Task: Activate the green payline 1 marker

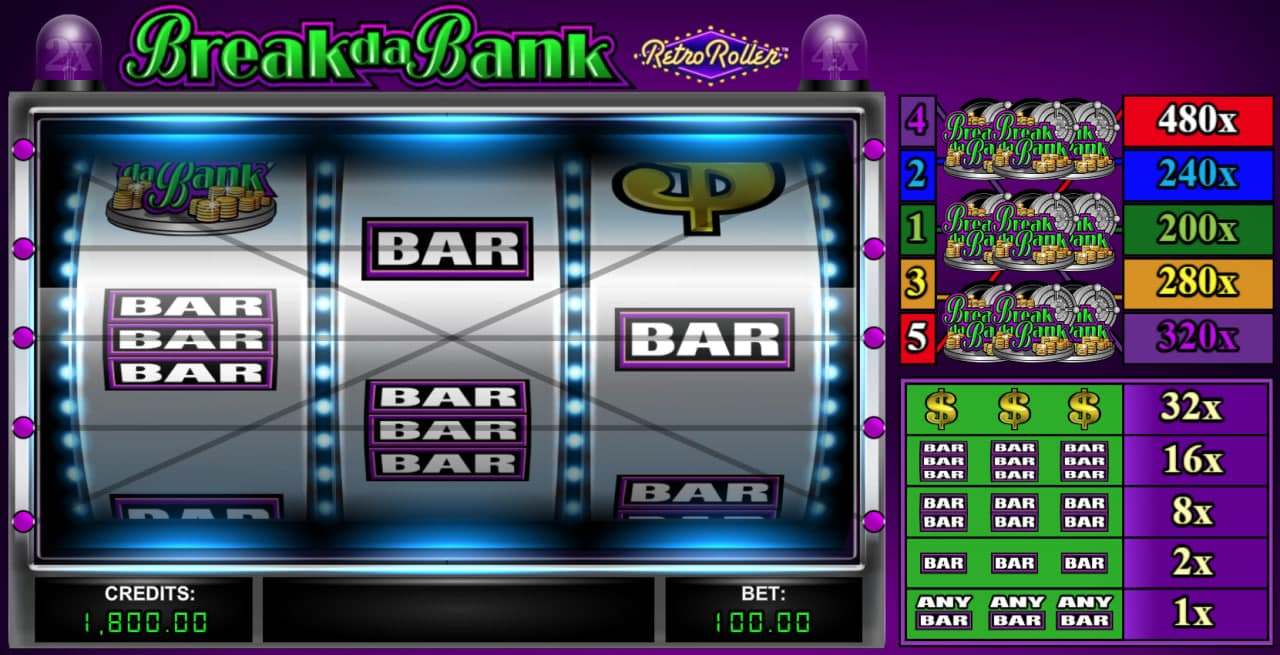Action: [917, 229]
